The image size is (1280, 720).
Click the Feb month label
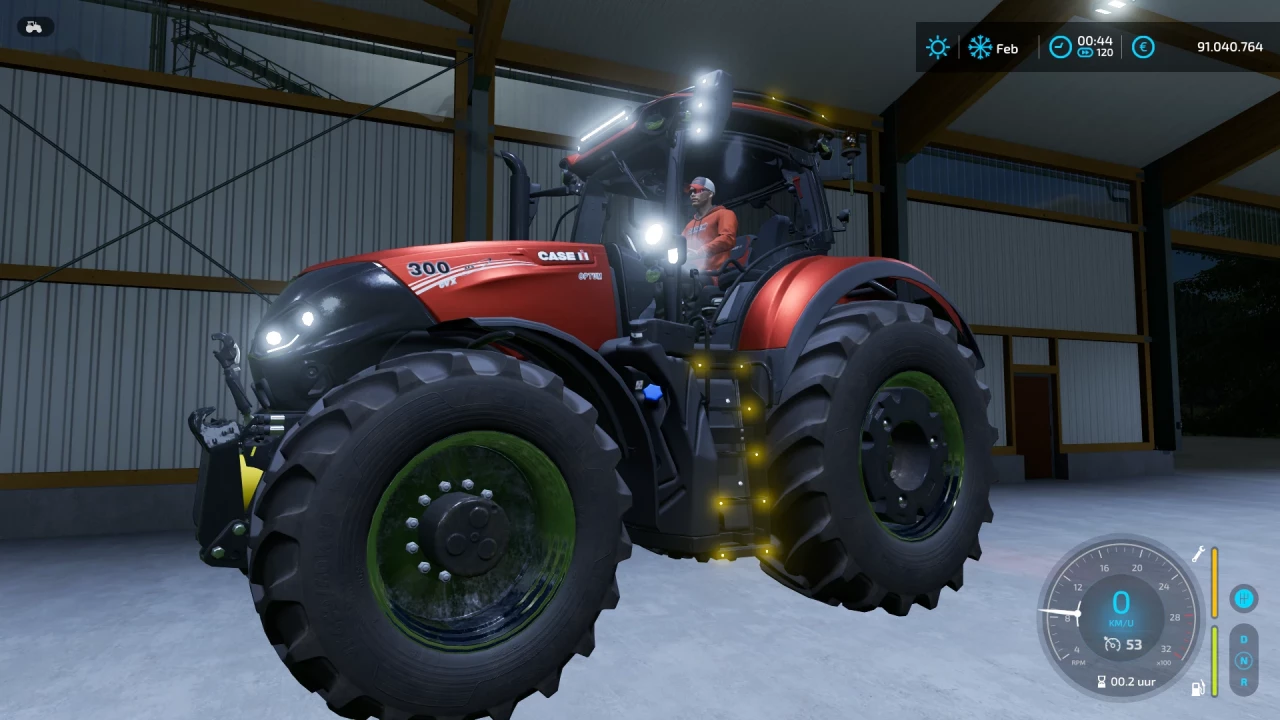click(1008, 48)
